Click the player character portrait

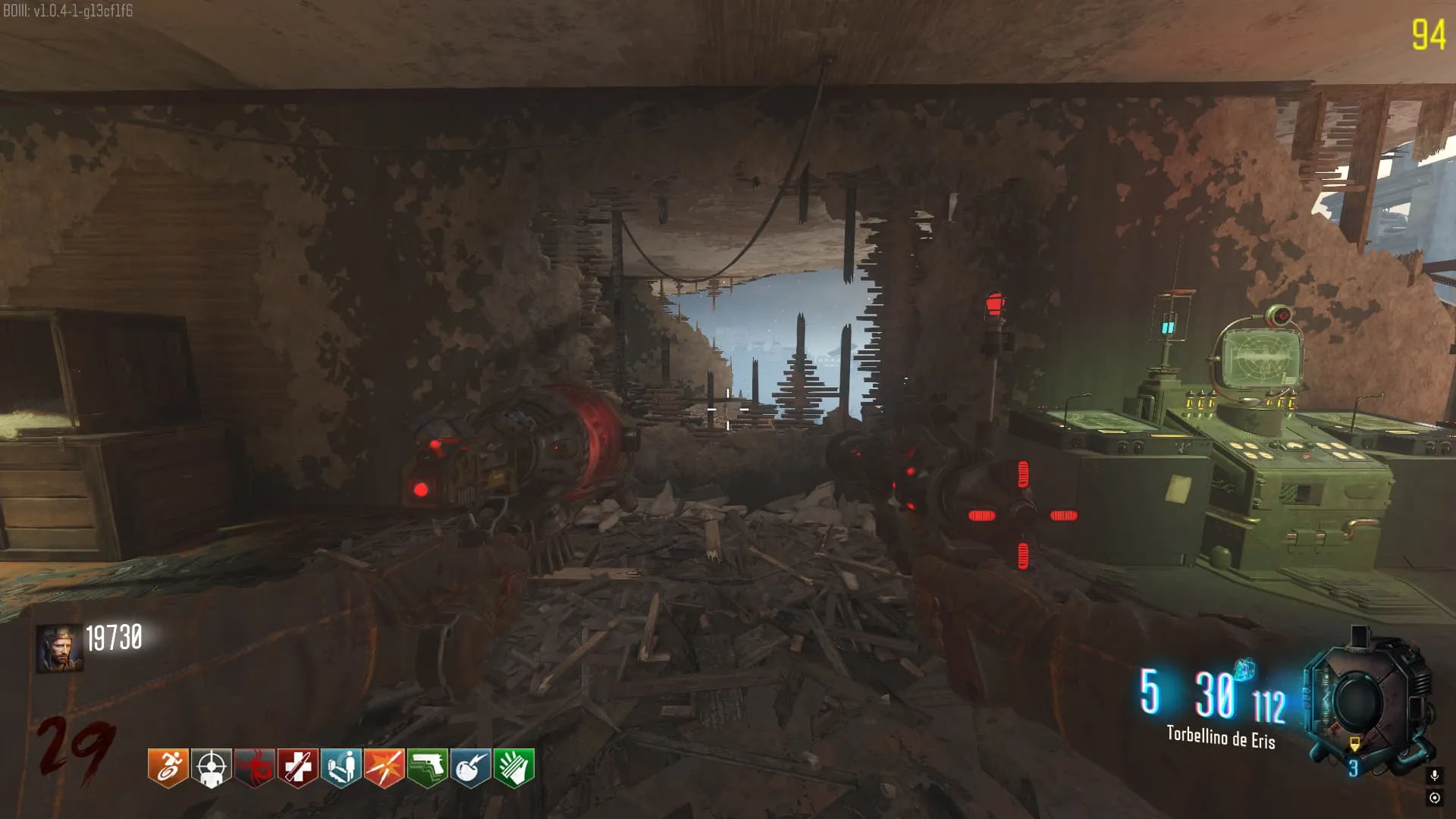tap(59, 649)
